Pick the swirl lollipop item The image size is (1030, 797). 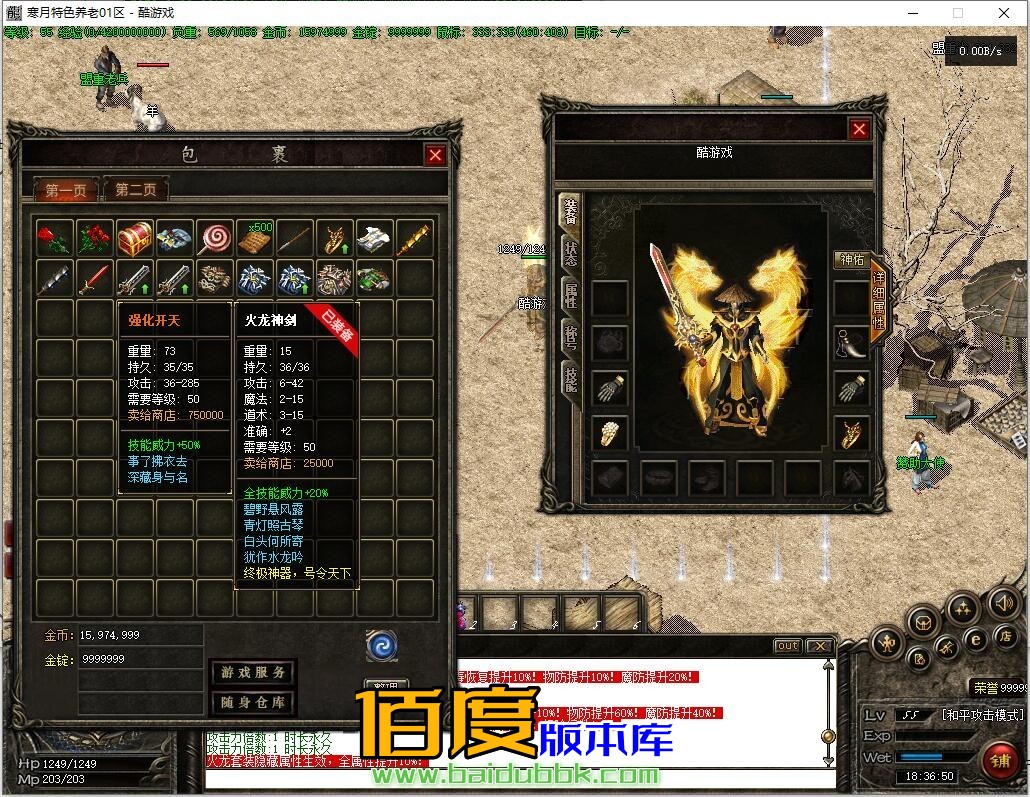coord(214,238)
